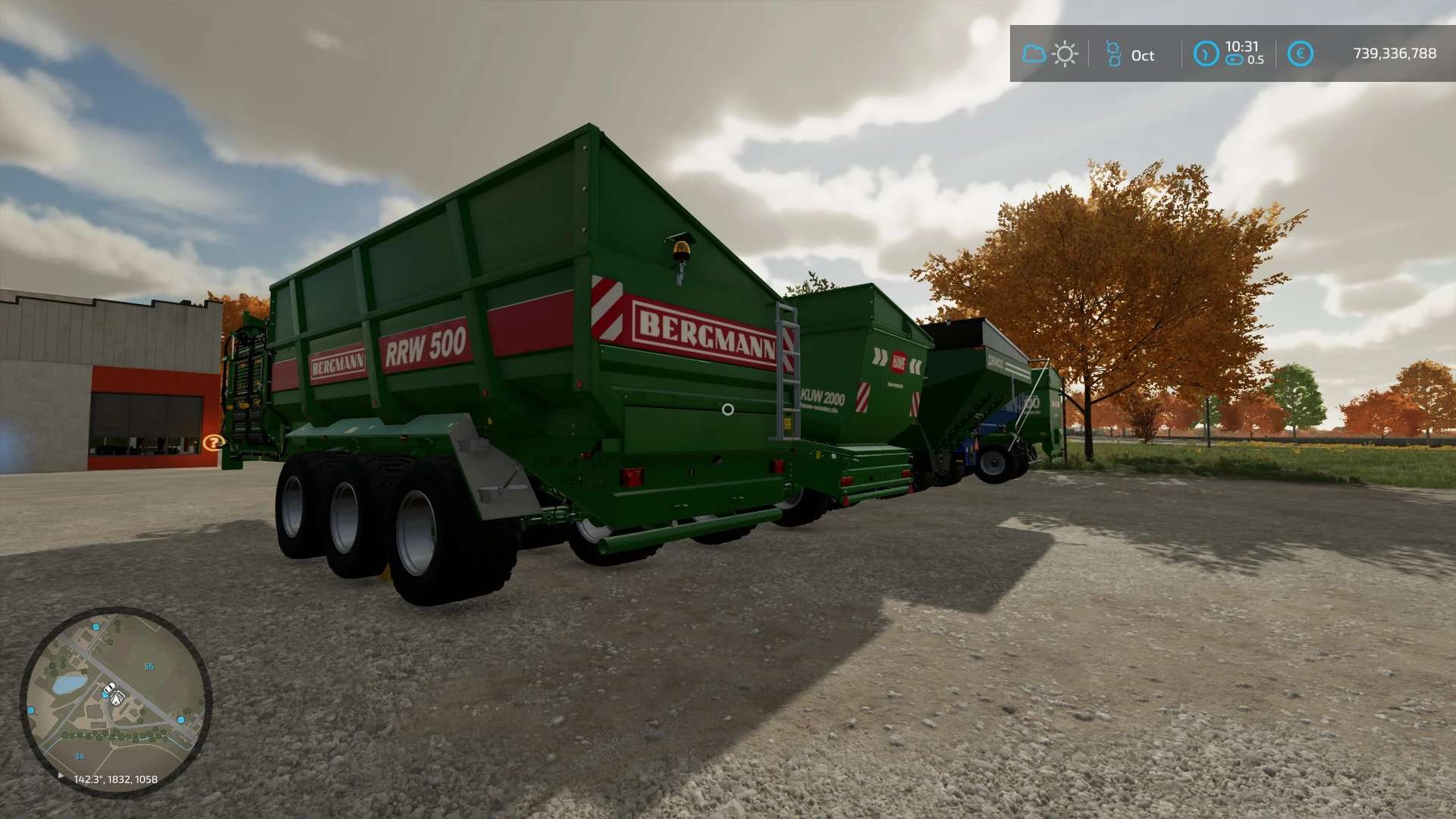
Task: Select the euro money icon
Action: coord(1300,54)
